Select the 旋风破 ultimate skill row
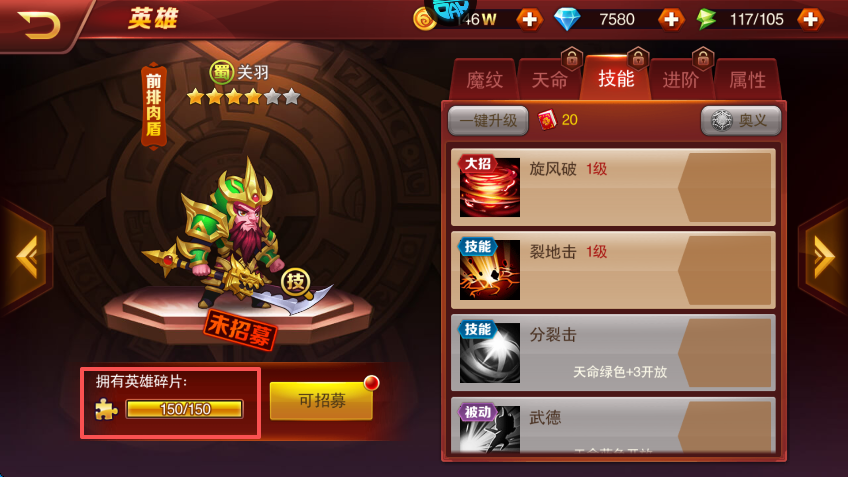 [613, 187]
